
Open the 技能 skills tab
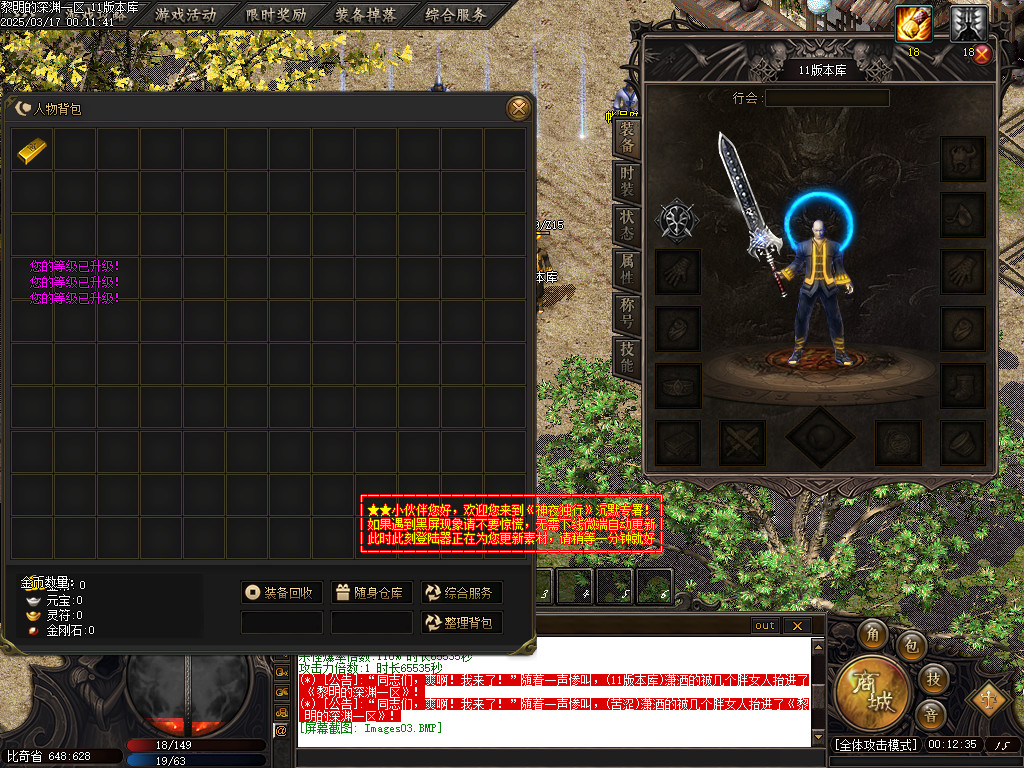click(x=627, y=354)
